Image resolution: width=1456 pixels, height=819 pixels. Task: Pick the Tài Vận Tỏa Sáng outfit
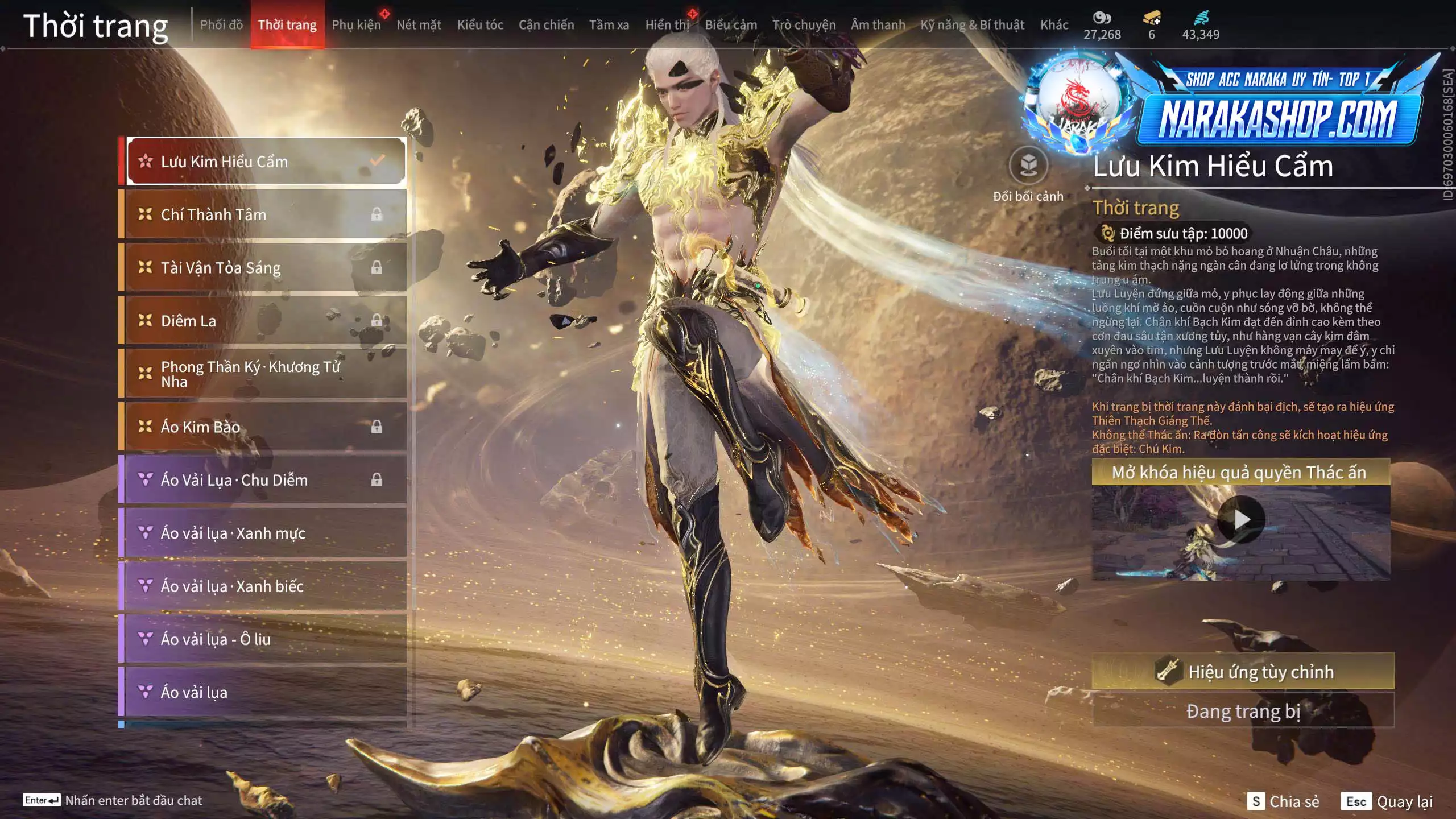pyautogui.click(x=266, y=267)
